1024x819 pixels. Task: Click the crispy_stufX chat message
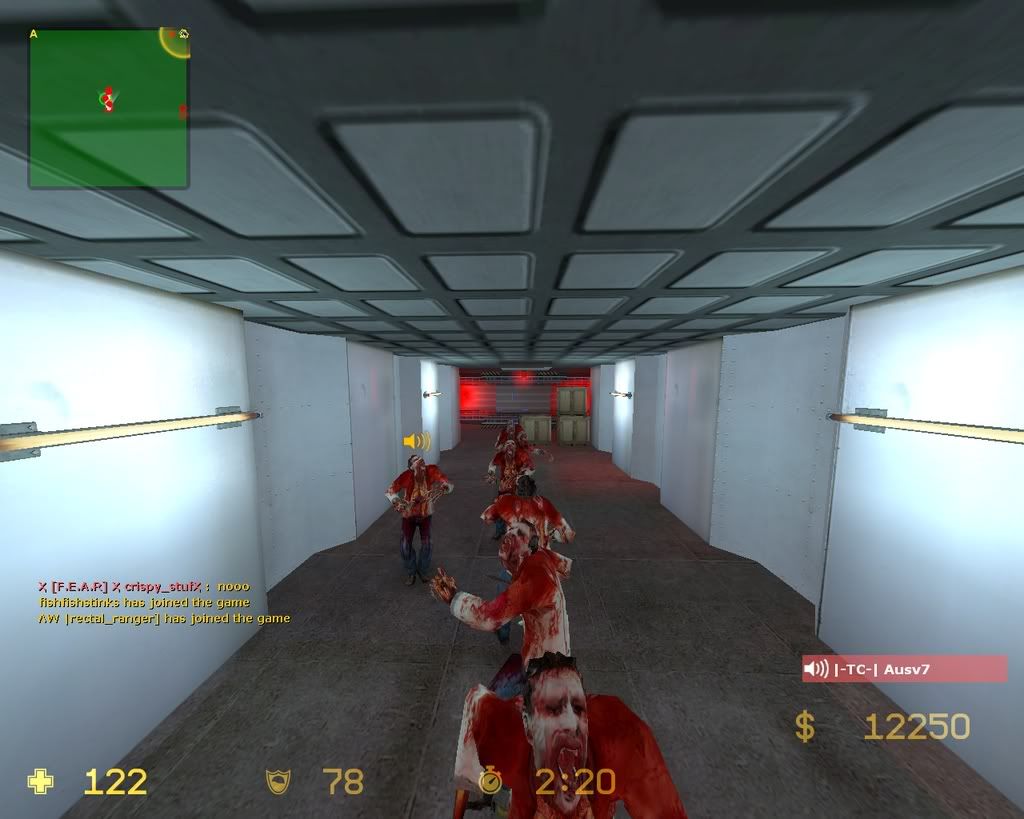tap(143, 587)
